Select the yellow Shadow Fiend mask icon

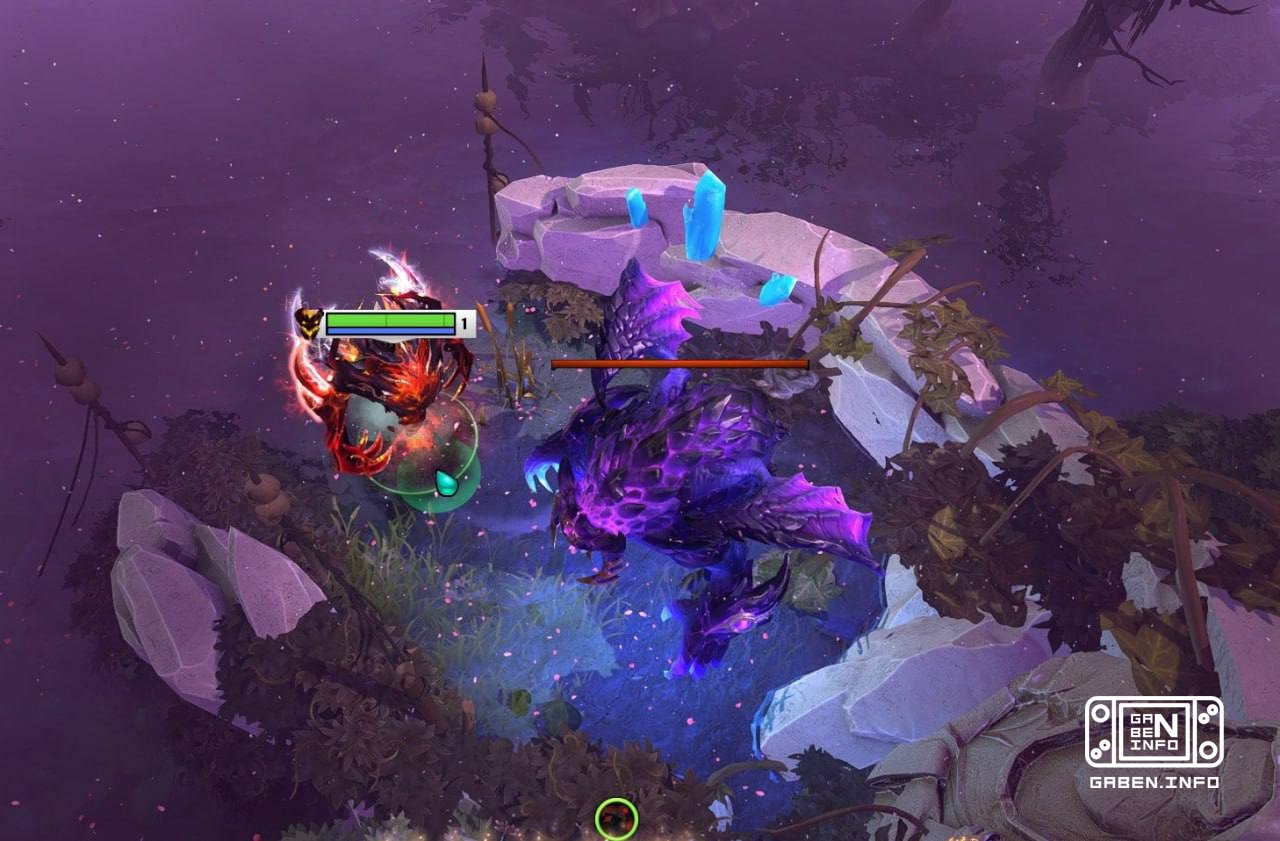311,322
